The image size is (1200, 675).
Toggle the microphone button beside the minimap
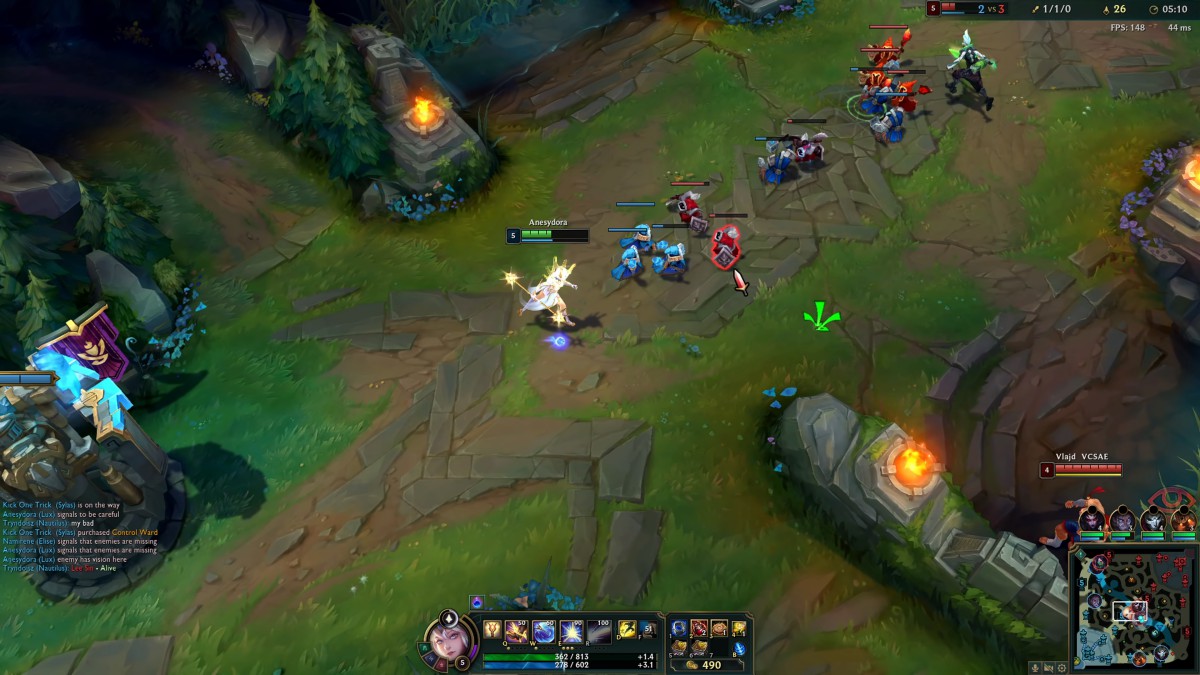1036,667
